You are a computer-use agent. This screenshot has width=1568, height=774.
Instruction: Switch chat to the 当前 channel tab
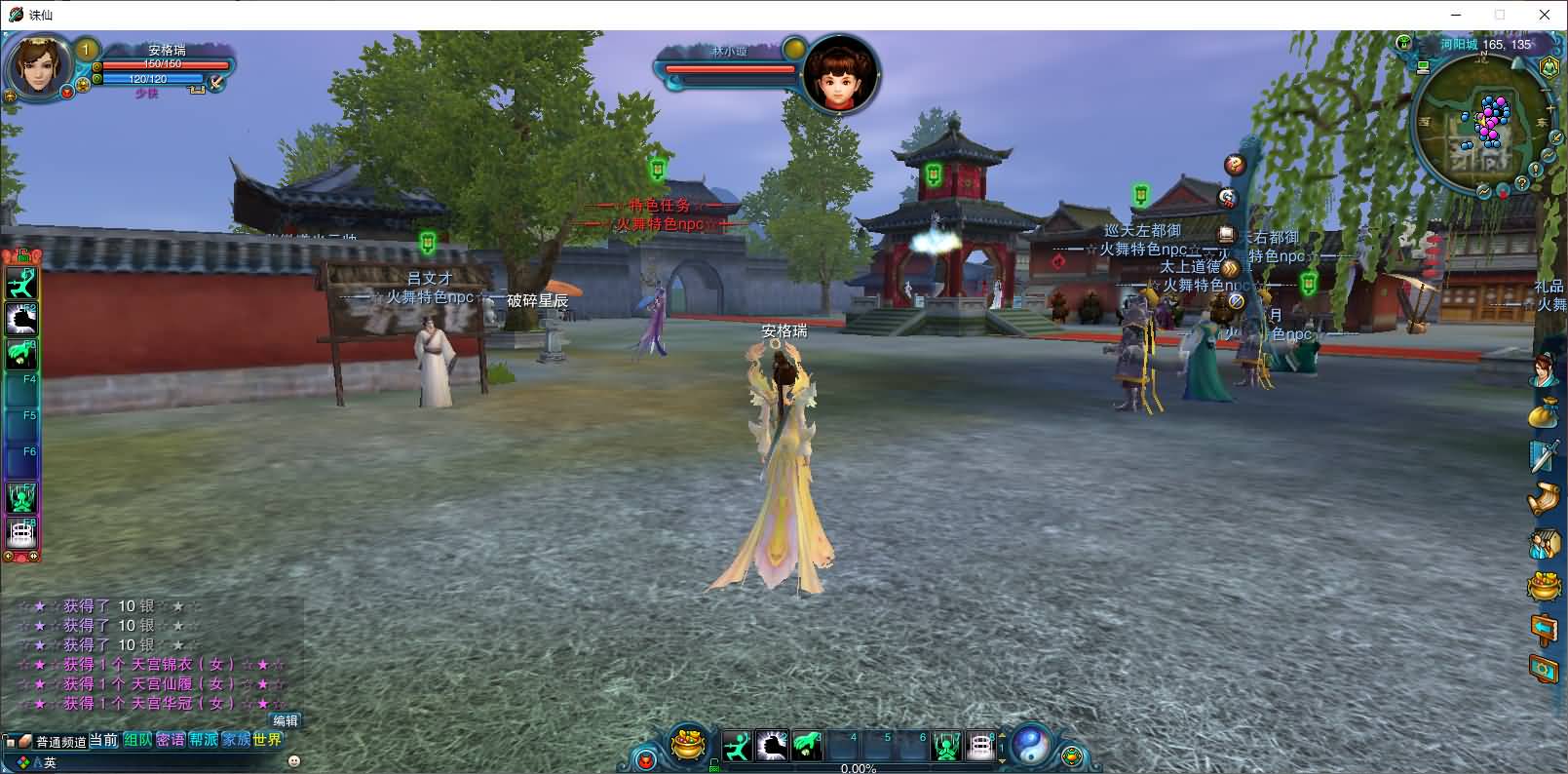coord(103,740)
